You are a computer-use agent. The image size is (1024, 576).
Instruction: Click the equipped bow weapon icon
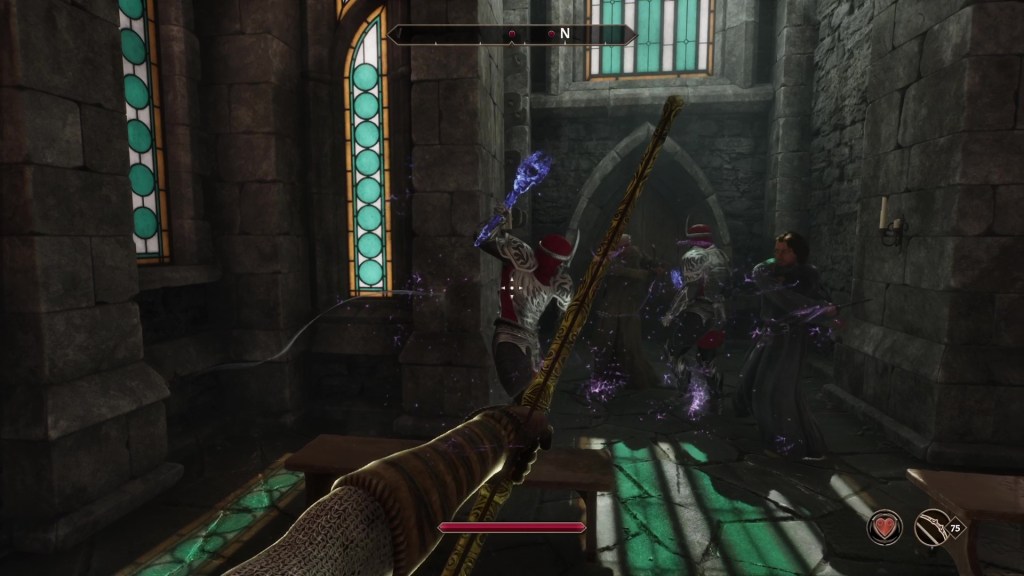(933, 527)
